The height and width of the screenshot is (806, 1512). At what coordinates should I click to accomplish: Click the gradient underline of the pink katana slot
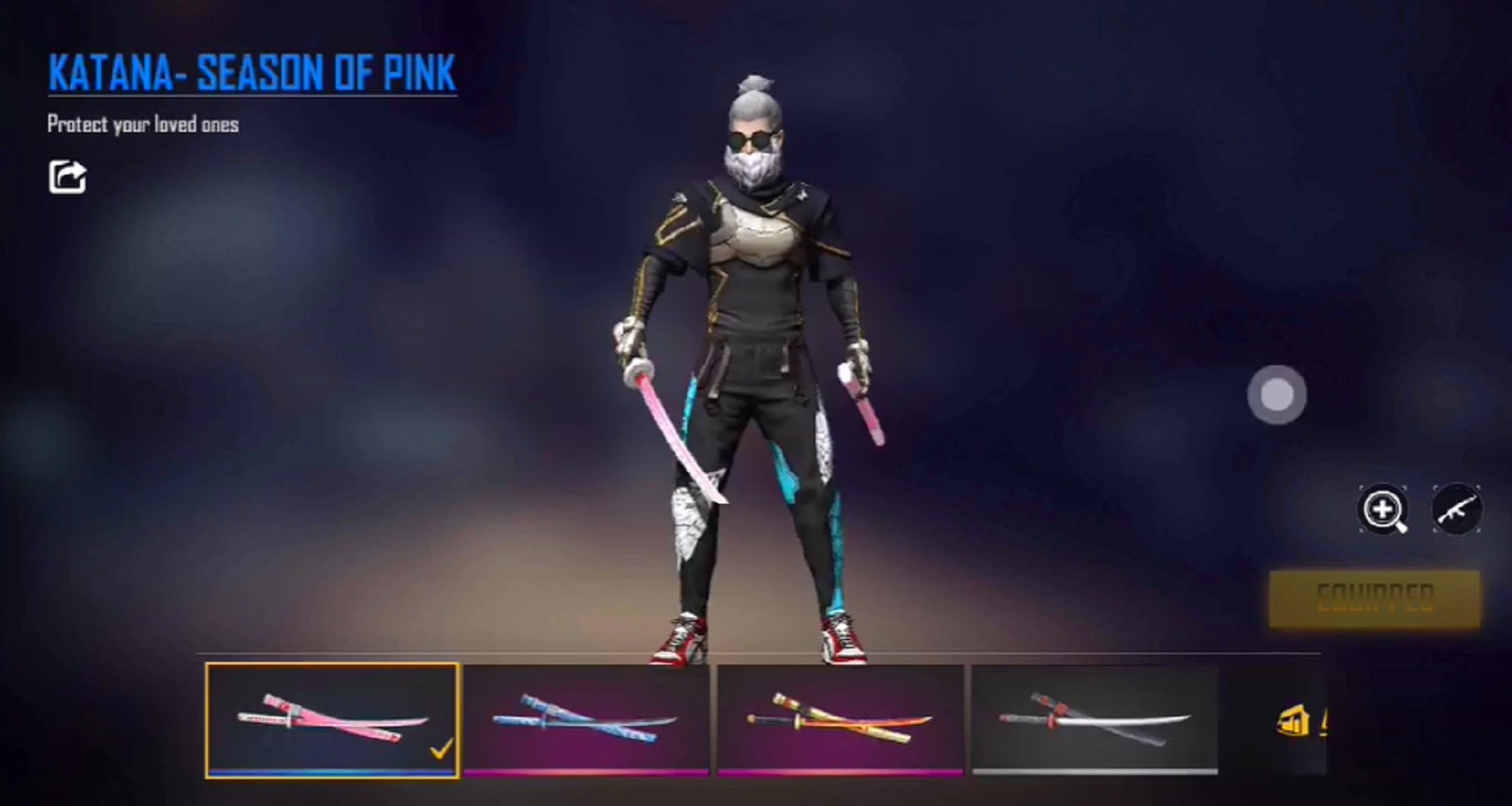pyautogui.click(x=331, y=775)
